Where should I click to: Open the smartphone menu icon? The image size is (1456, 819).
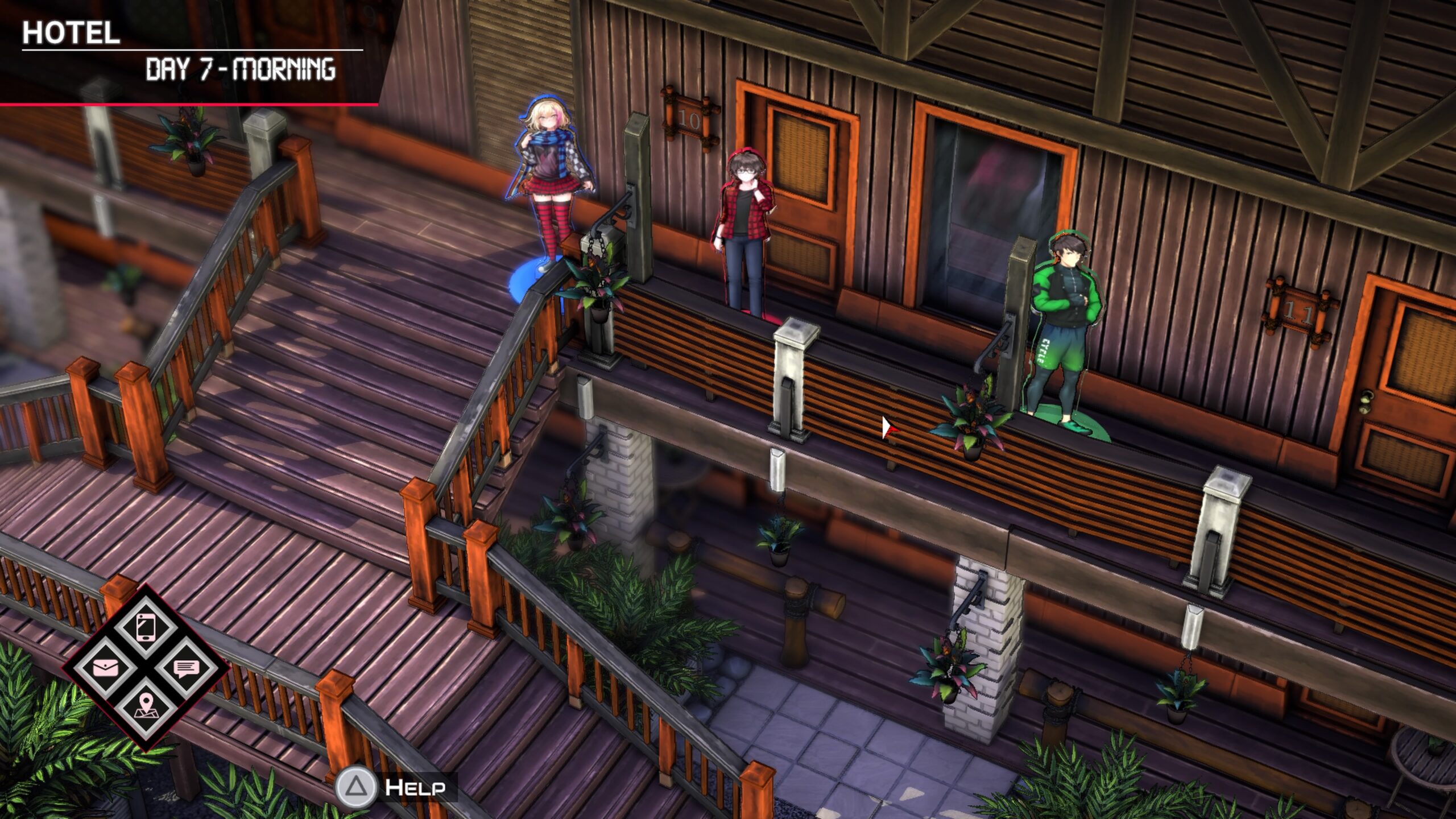[146, 628]
